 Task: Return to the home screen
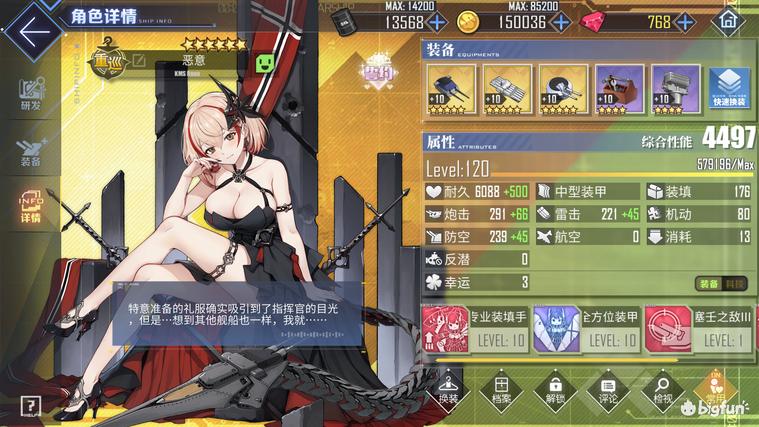(729, 21)
